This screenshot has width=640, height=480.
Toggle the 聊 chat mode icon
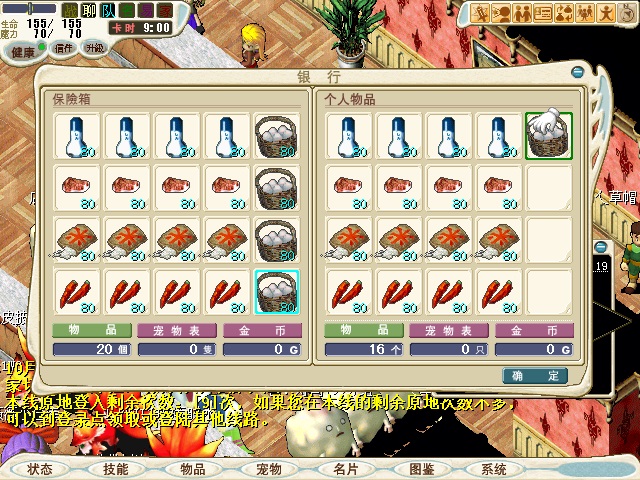(x=86, y=10)
